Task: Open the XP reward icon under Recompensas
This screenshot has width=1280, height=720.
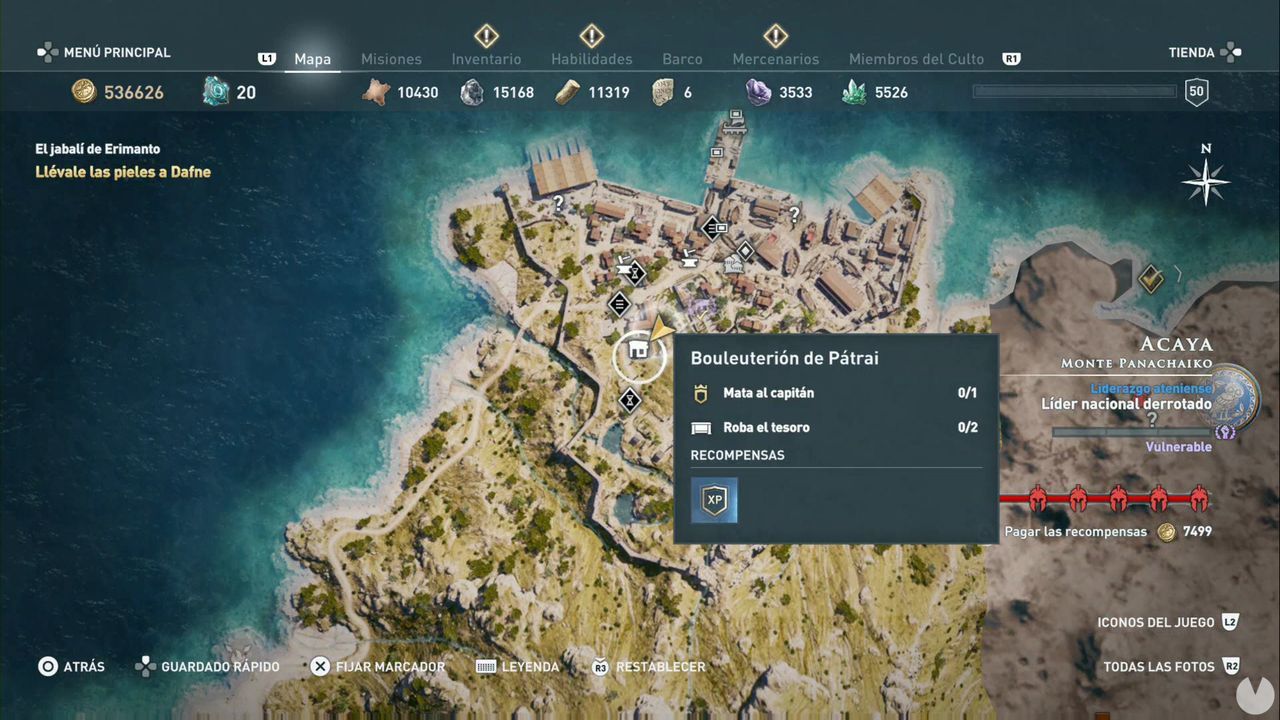Action: [714, 500]
